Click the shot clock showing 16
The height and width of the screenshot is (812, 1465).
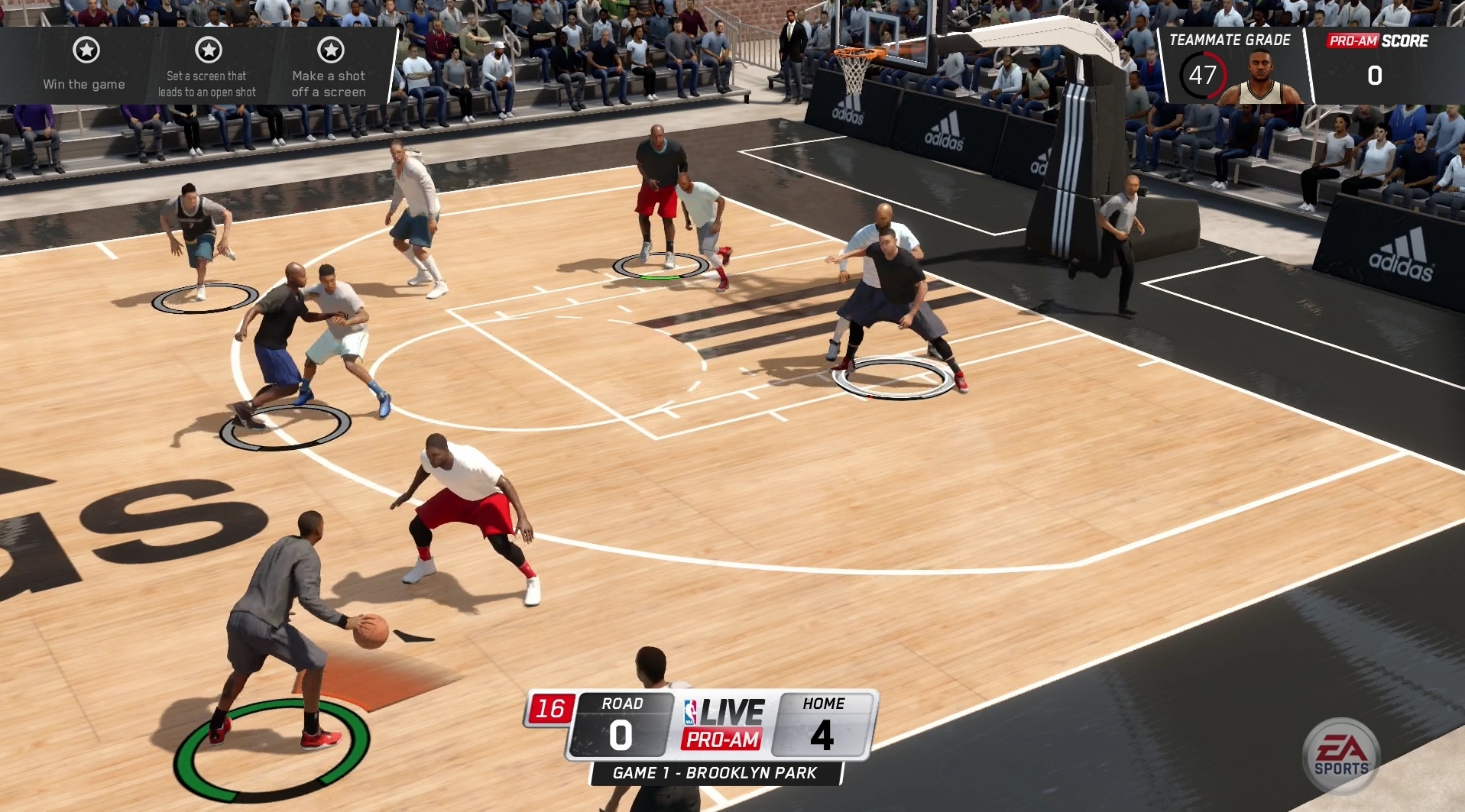click(x=553, y=707)
